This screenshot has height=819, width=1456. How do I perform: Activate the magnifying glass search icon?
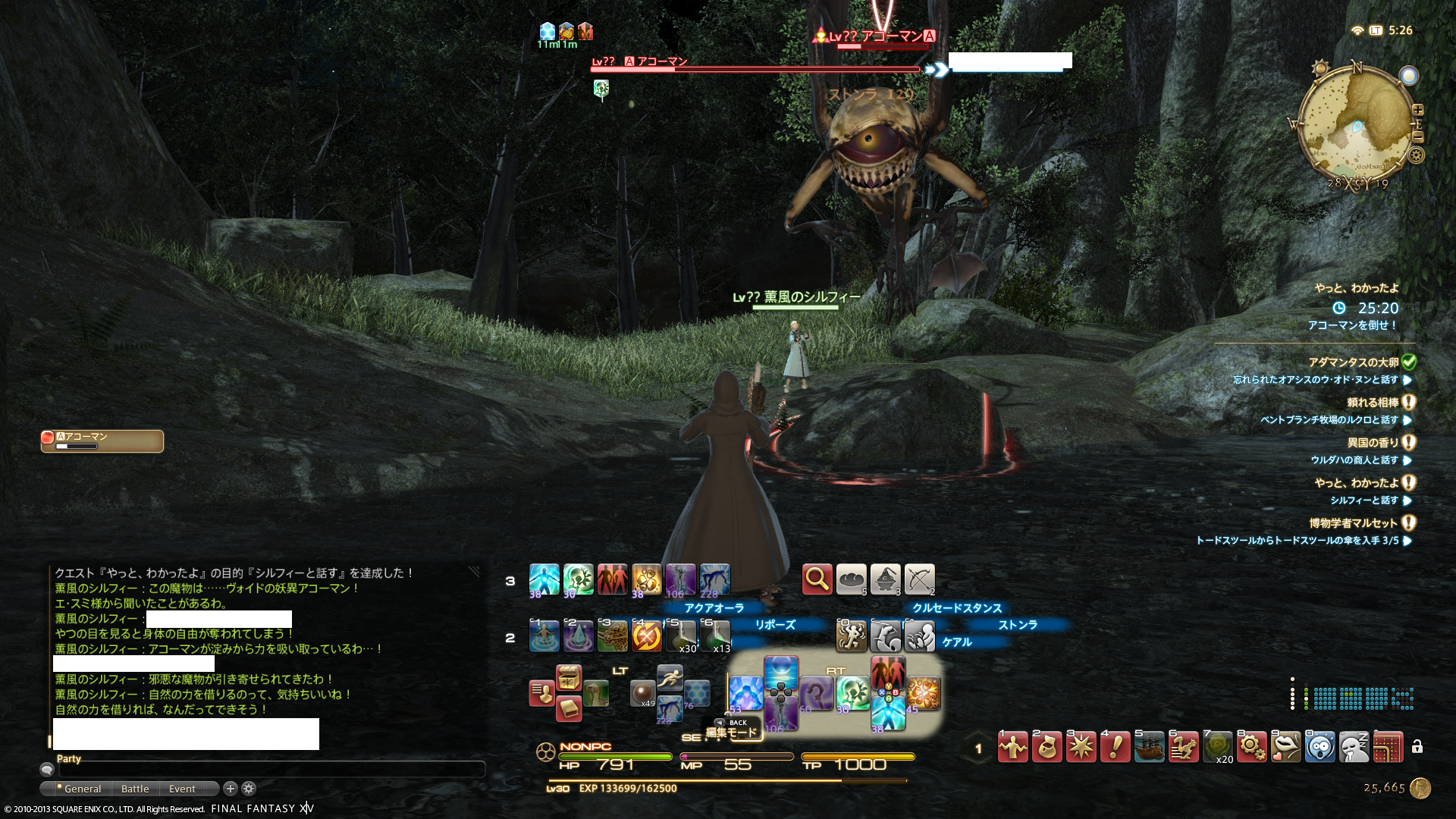click(x=817, y=579)
